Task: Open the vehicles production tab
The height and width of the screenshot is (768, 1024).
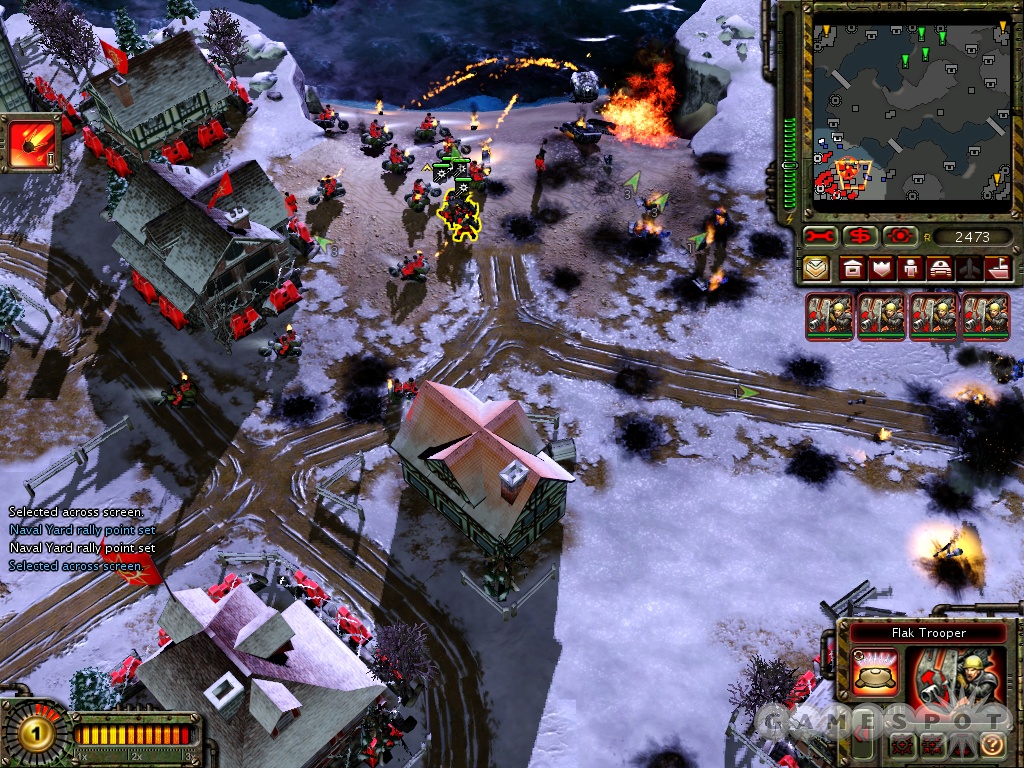Action: pyautogui.click(x=940, y=268)
